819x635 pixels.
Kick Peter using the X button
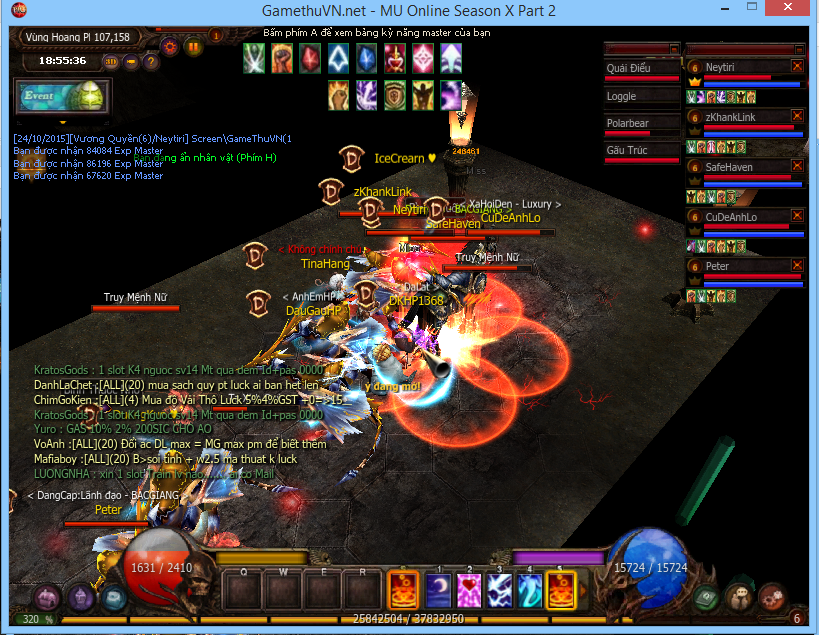(x=797, y=265)
